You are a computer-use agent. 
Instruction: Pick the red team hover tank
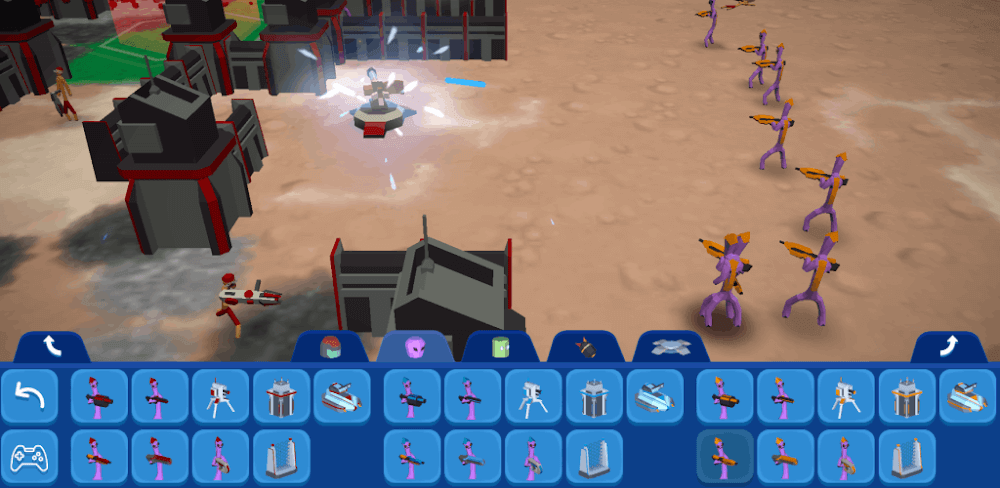tap(343, 397)
